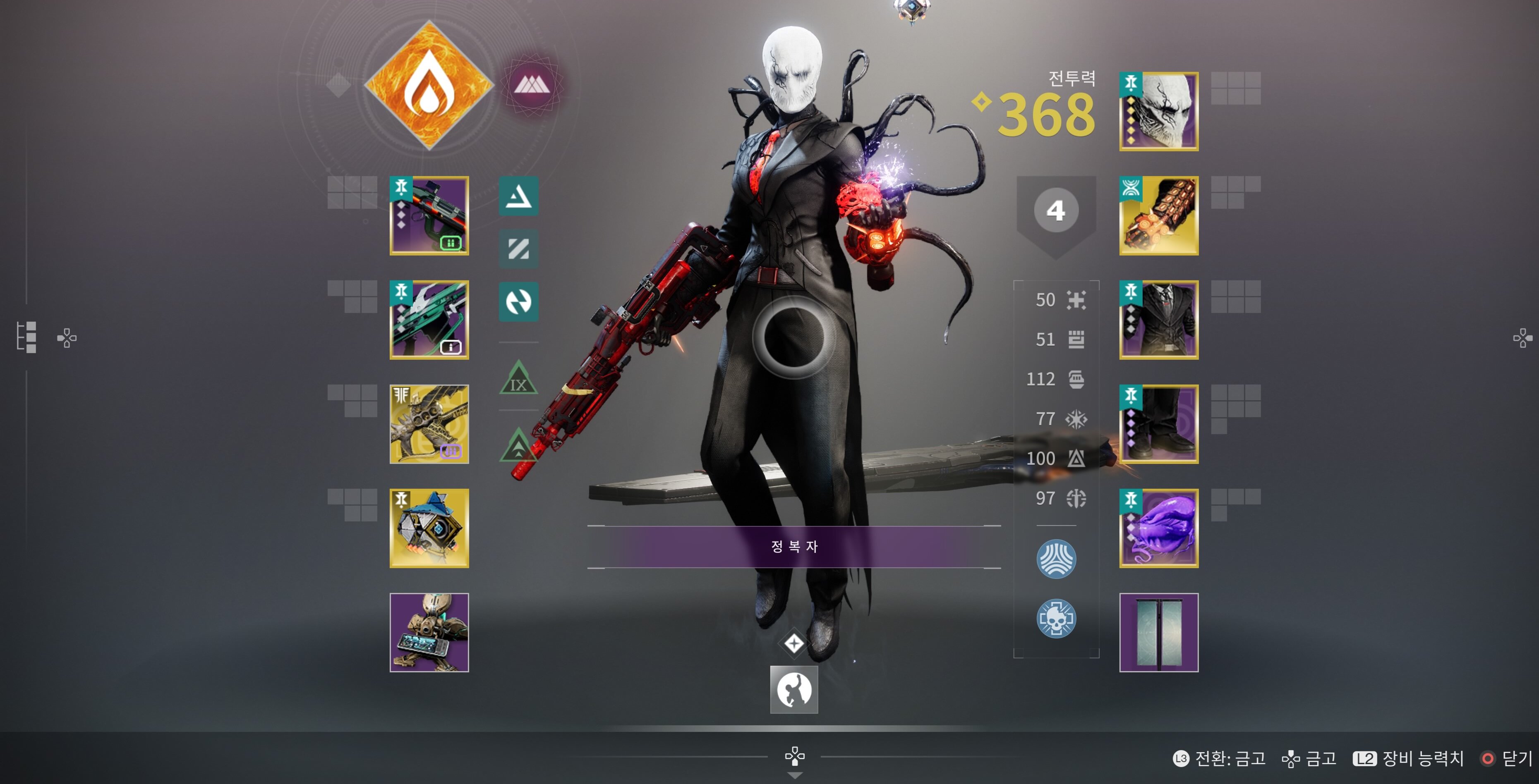
Task: Open the solar subclass diamond emblem
Action: [428, 85]
